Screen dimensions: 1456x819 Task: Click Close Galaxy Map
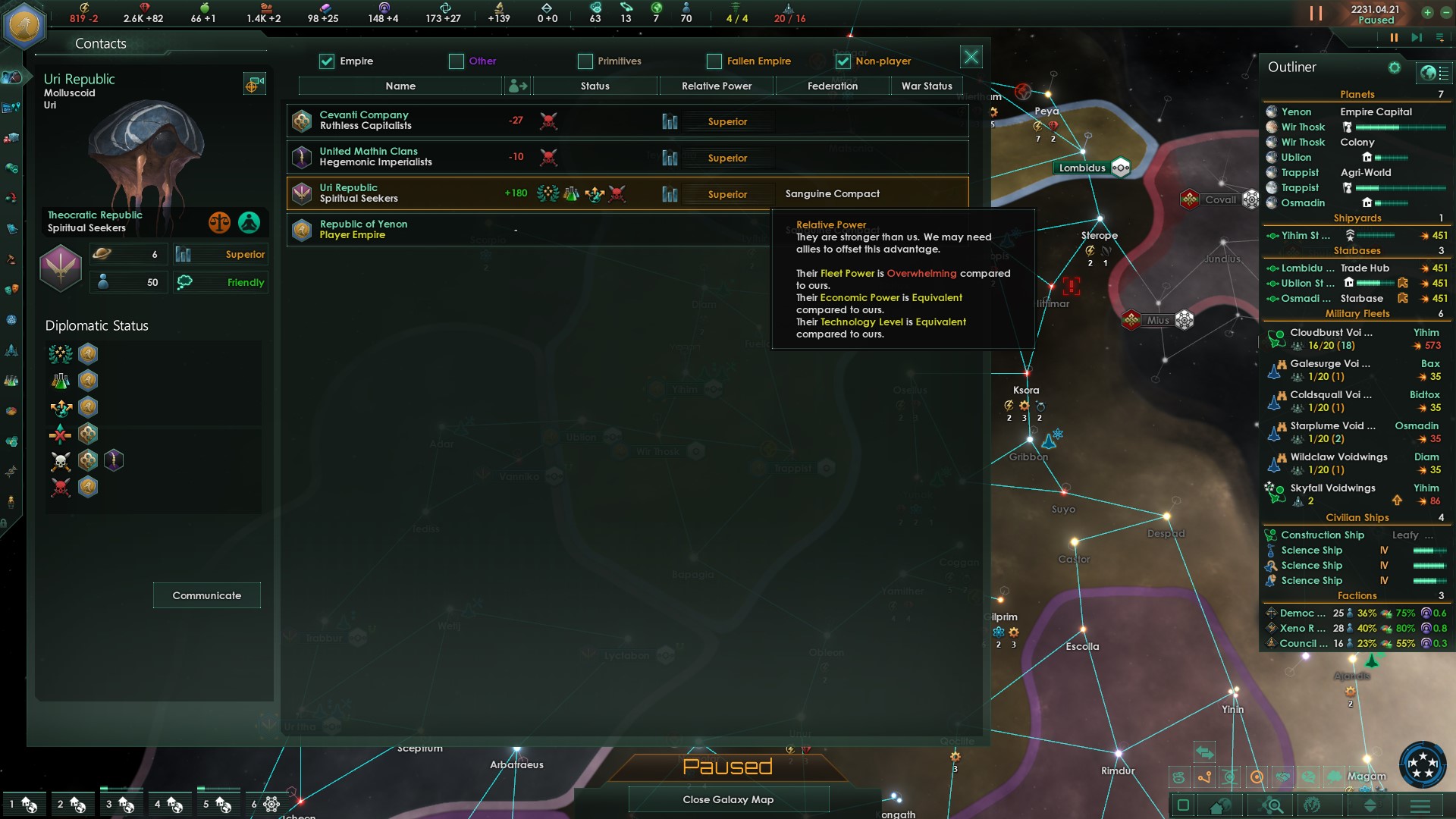727,799
